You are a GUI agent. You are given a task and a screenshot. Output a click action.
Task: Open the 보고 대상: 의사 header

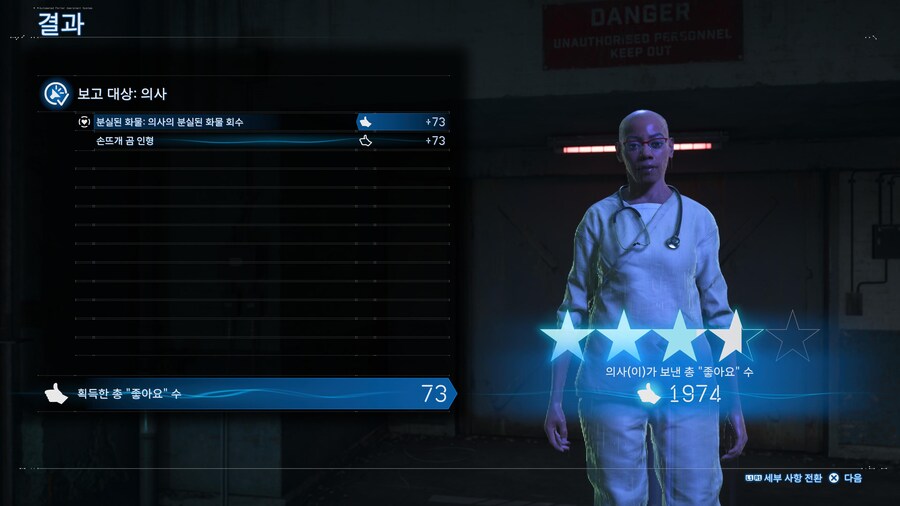120,94
